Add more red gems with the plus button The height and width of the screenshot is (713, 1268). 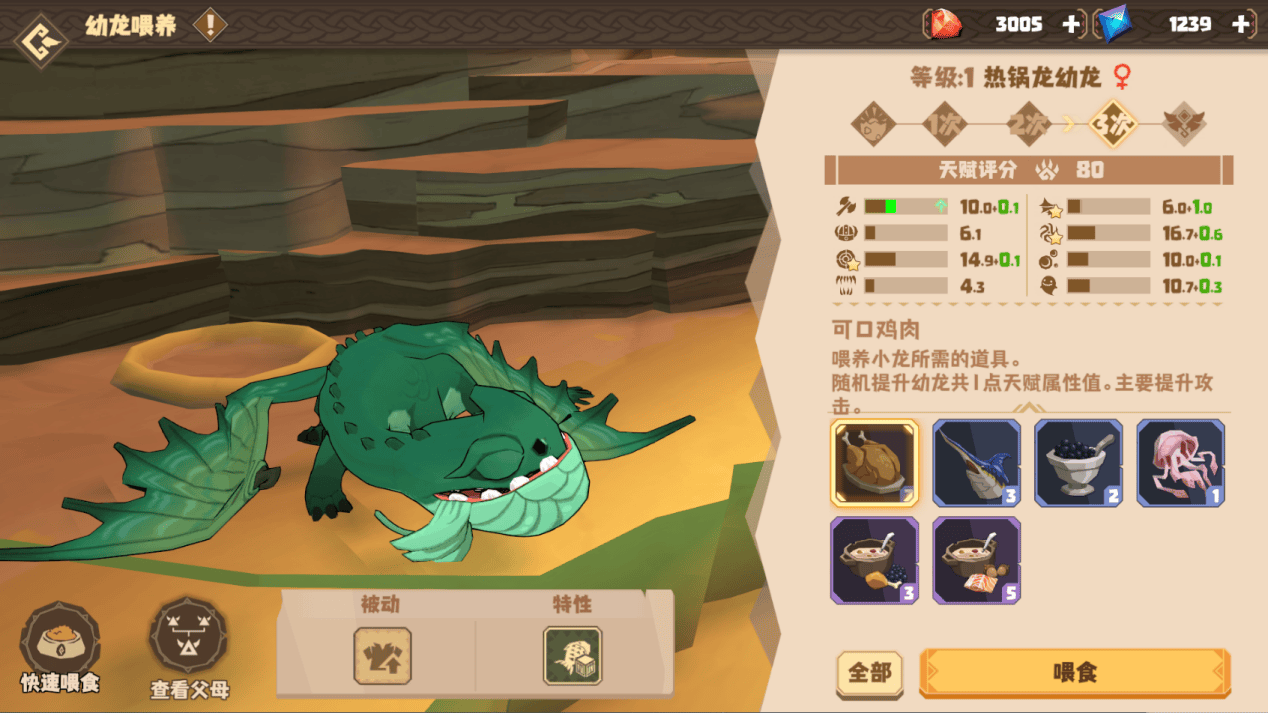click(1071, 25)
